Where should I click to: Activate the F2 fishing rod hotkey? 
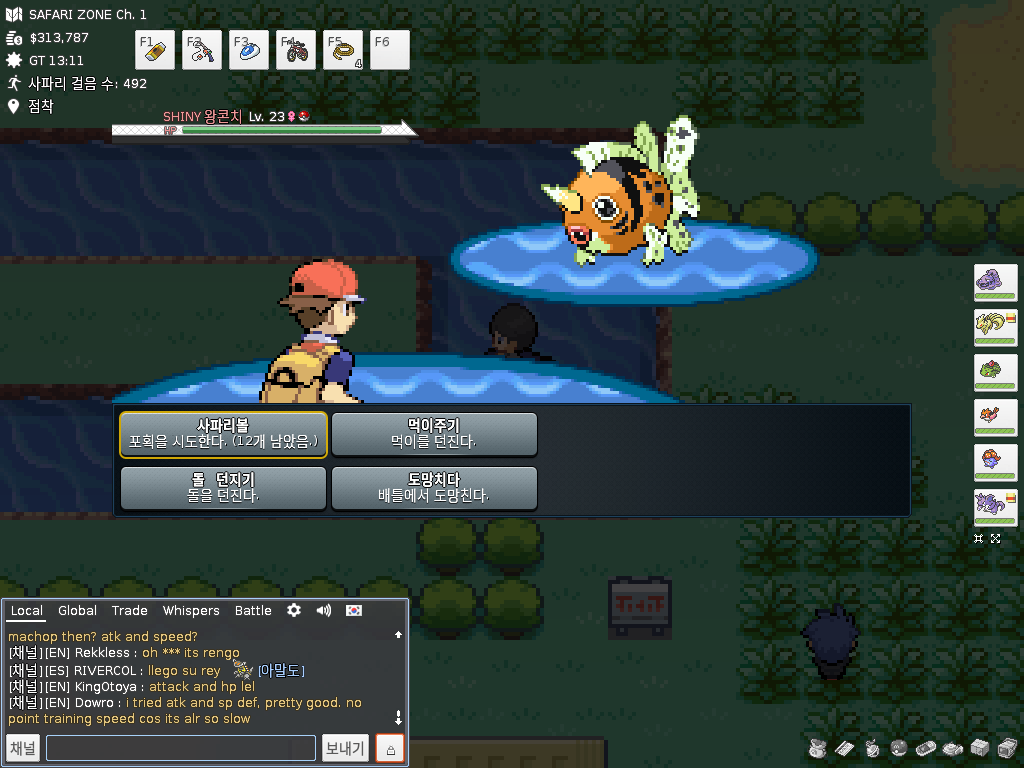(202, 50)
